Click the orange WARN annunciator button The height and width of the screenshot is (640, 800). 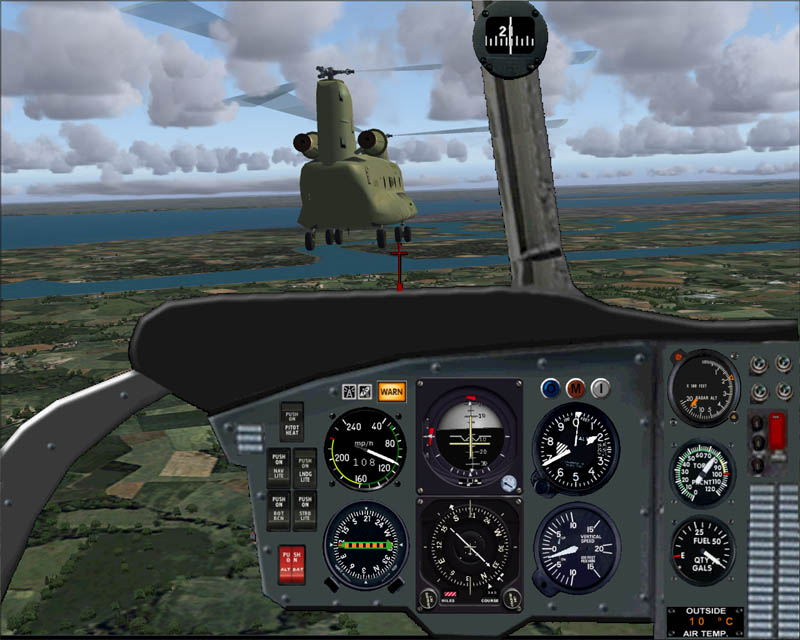tap(392, 391)
